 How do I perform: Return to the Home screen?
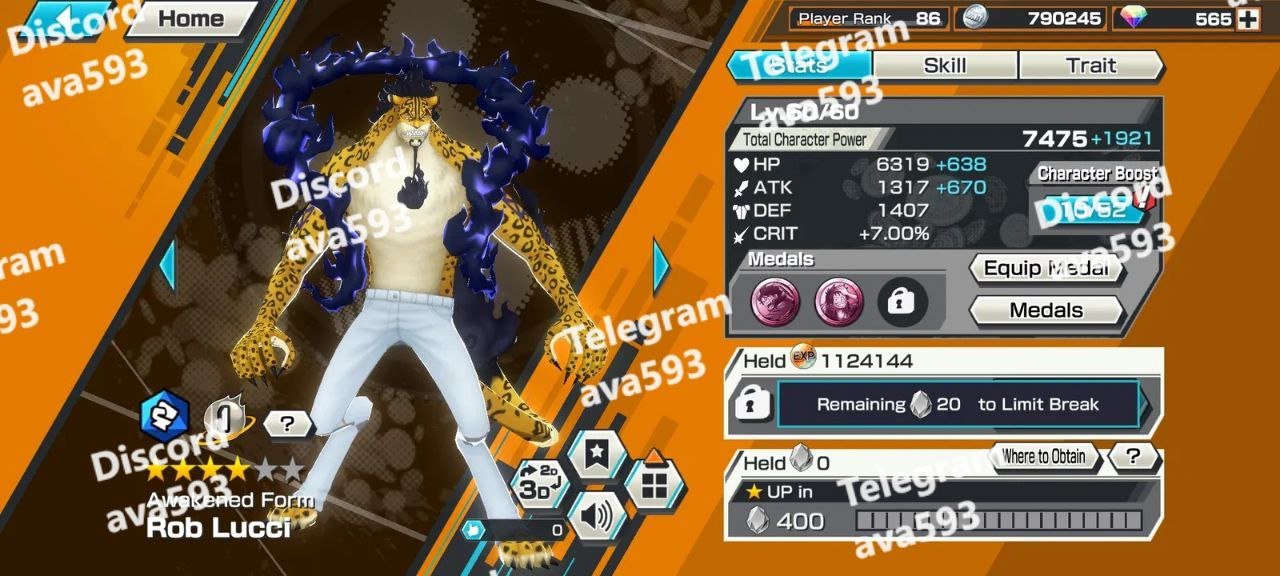(190, 19)
